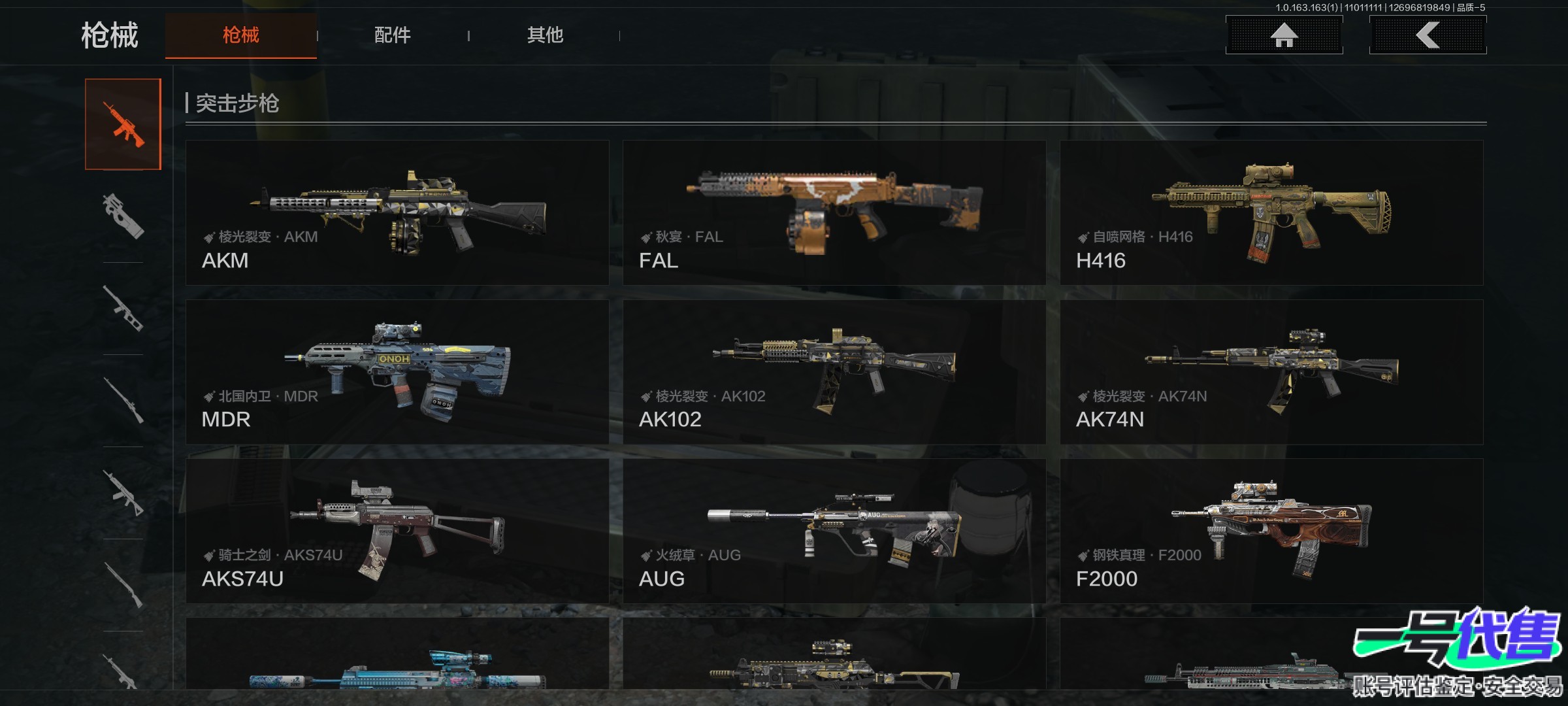Go to the home screen

point(1284,35)
